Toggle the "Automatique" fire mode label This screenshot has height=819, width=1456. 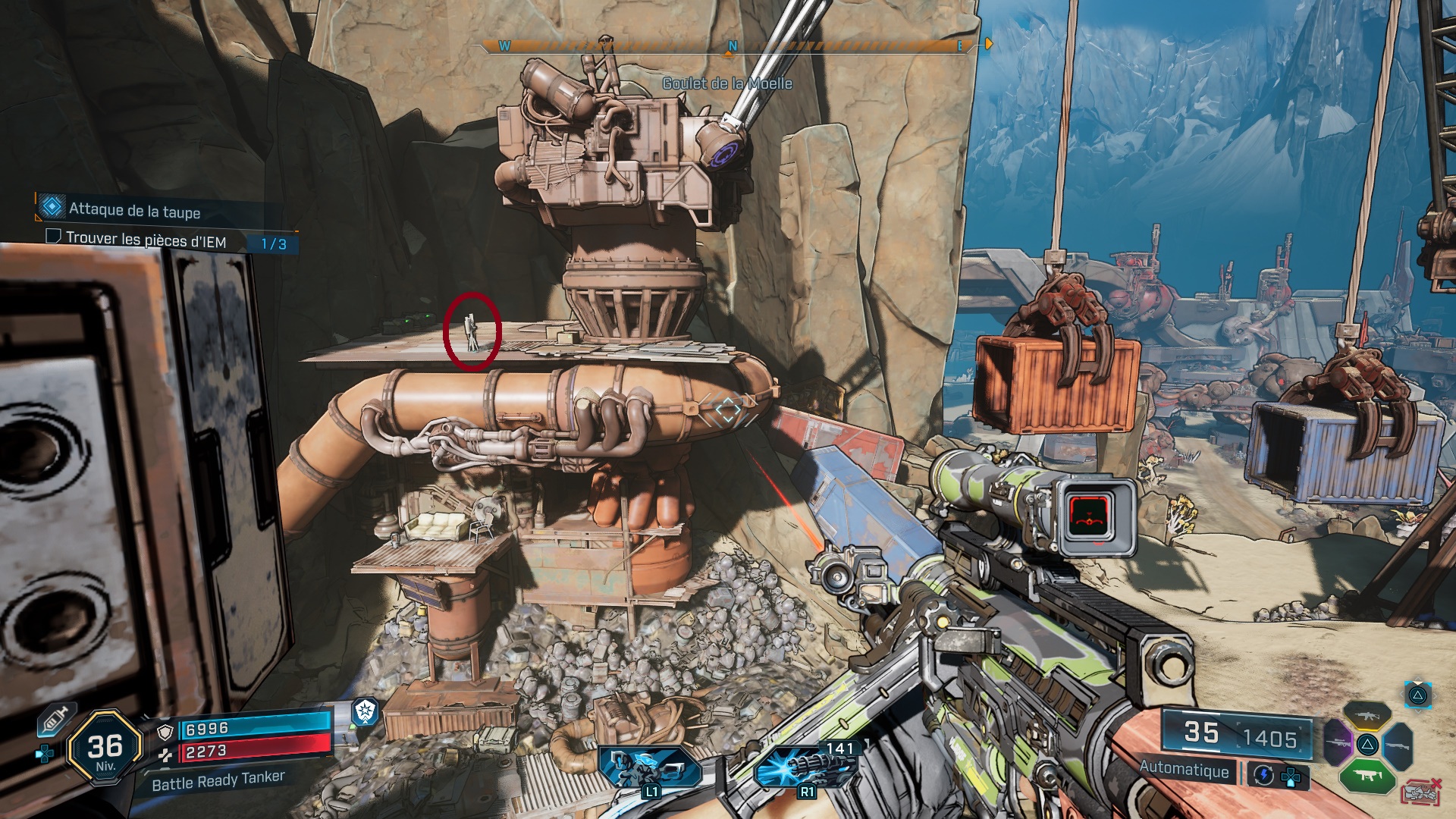(1184, 769)
